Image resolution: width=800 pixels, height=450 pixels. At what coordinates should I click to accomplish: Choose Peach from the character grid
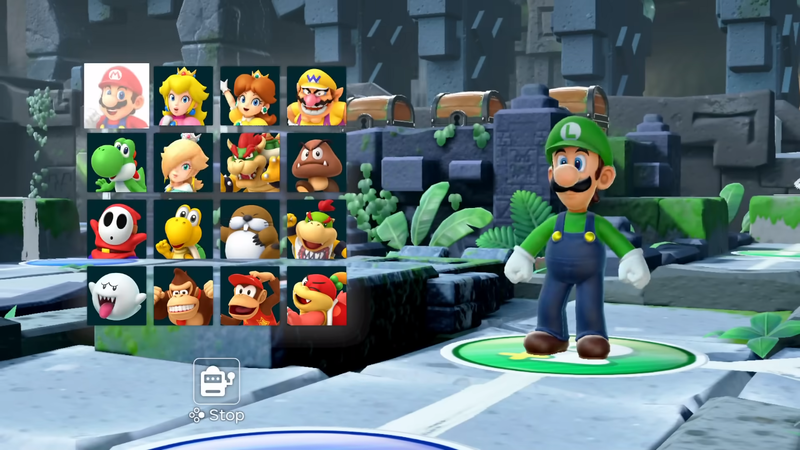(183, 96)
